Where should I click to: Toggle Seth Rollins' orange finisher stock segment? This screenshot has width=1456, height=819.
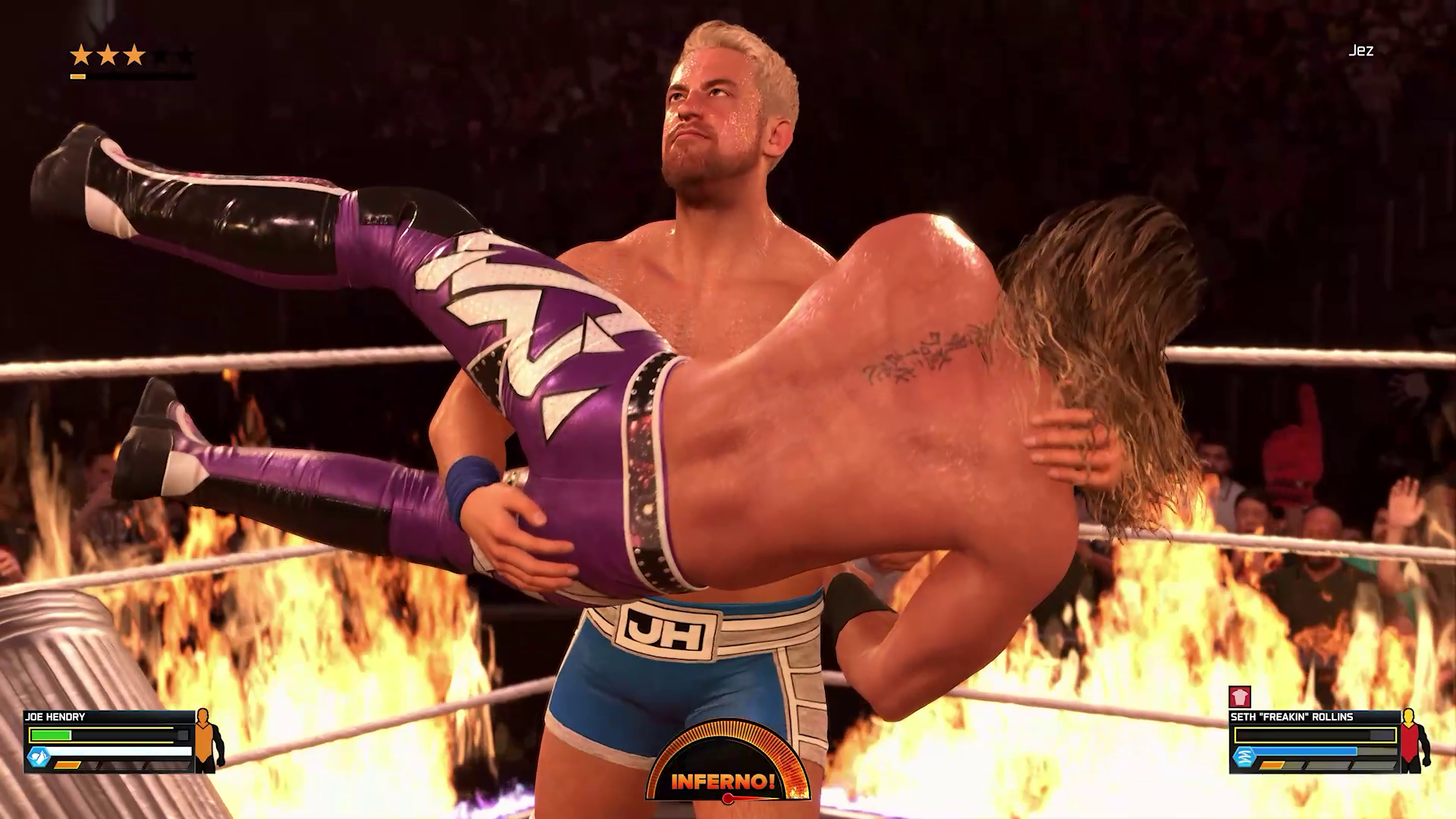tap(1272, 764)
